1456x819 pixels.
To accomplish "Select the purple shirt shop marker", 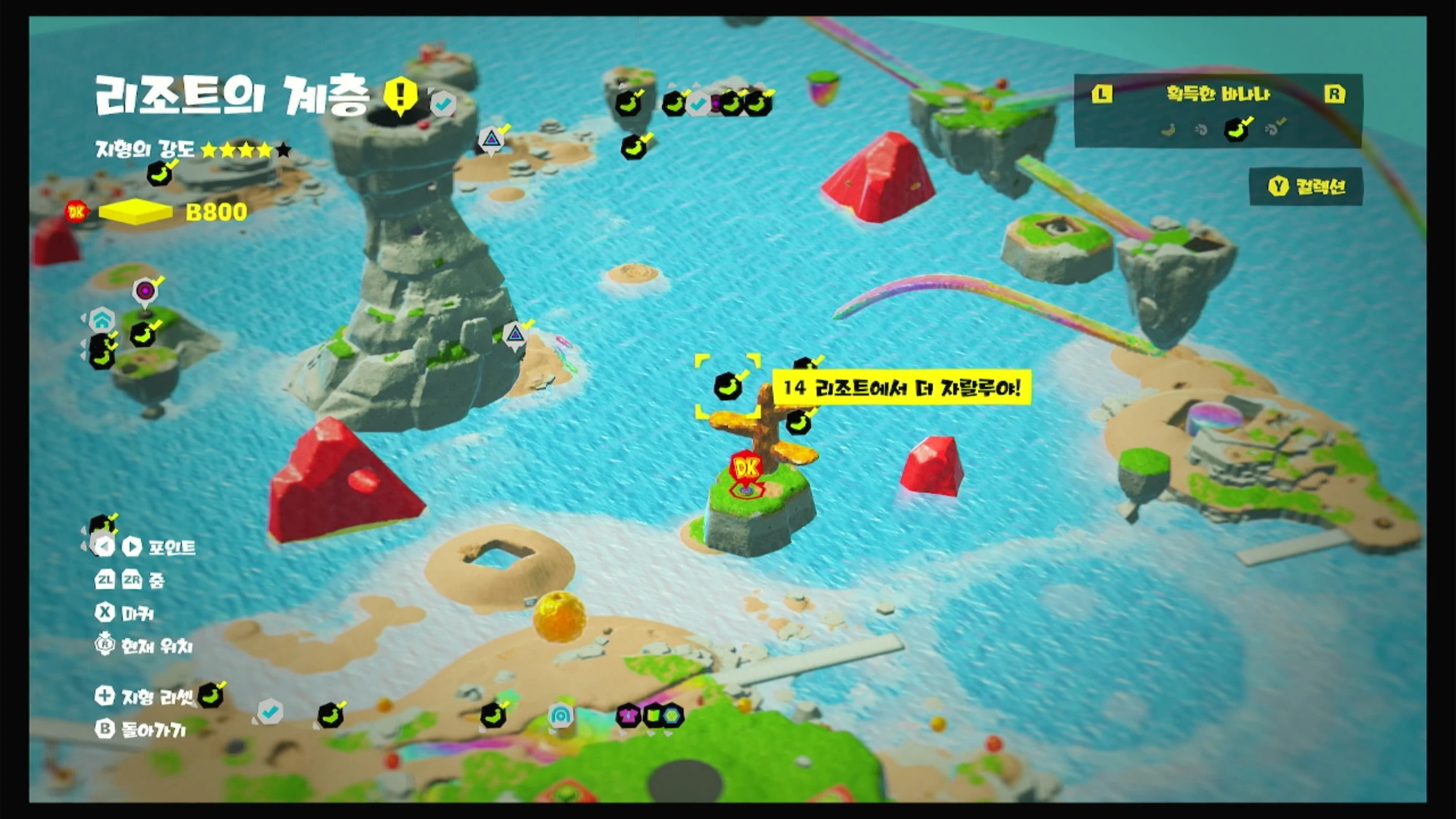I will (x=628, y=715).
